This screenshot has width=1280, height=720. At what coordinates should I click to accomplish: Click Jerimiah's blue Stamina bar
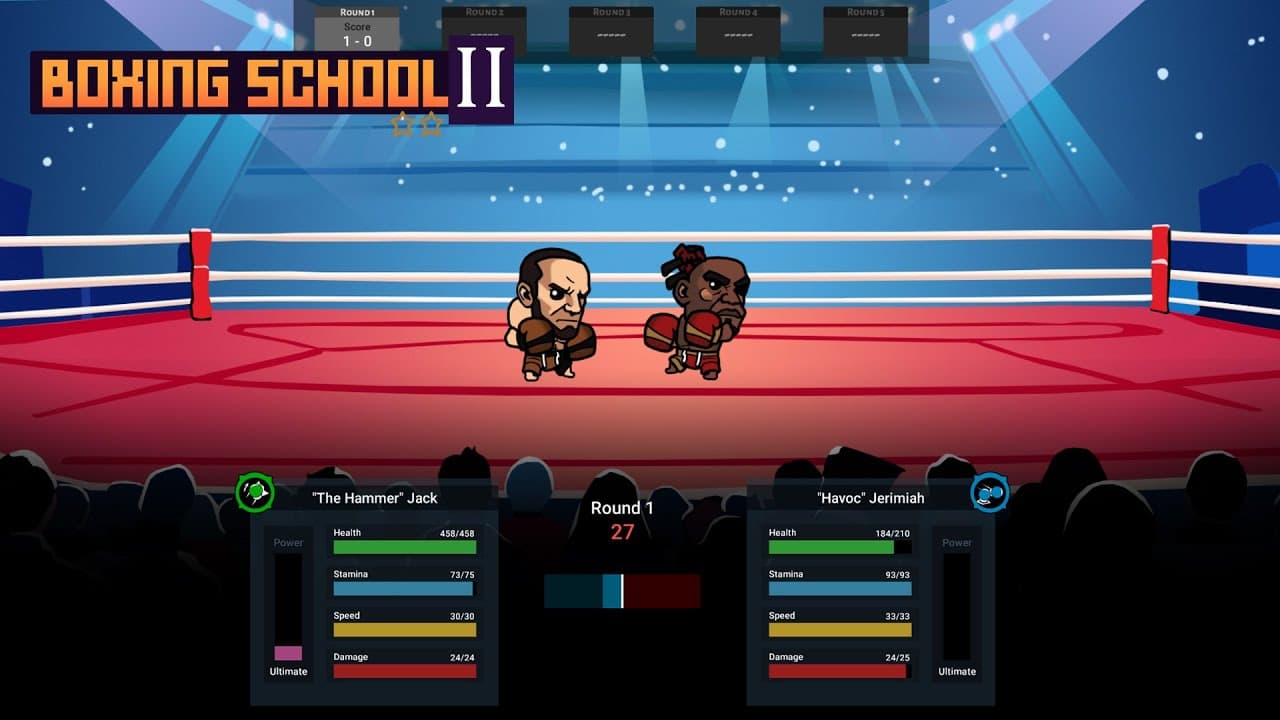pyautogui.click(x=839, y=589)
